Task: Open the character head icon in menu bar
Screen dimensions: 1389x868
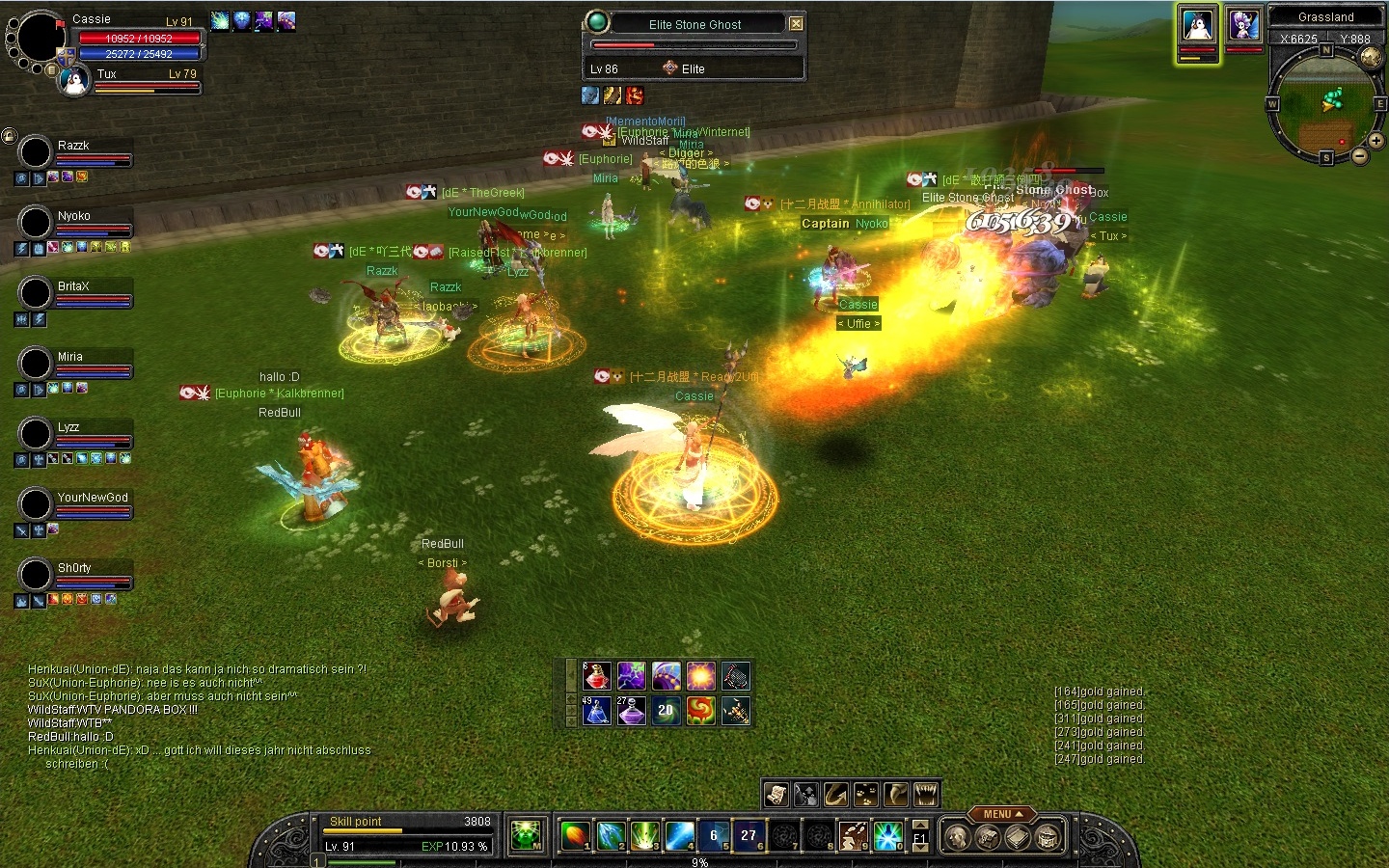Action: coord(956,837)
